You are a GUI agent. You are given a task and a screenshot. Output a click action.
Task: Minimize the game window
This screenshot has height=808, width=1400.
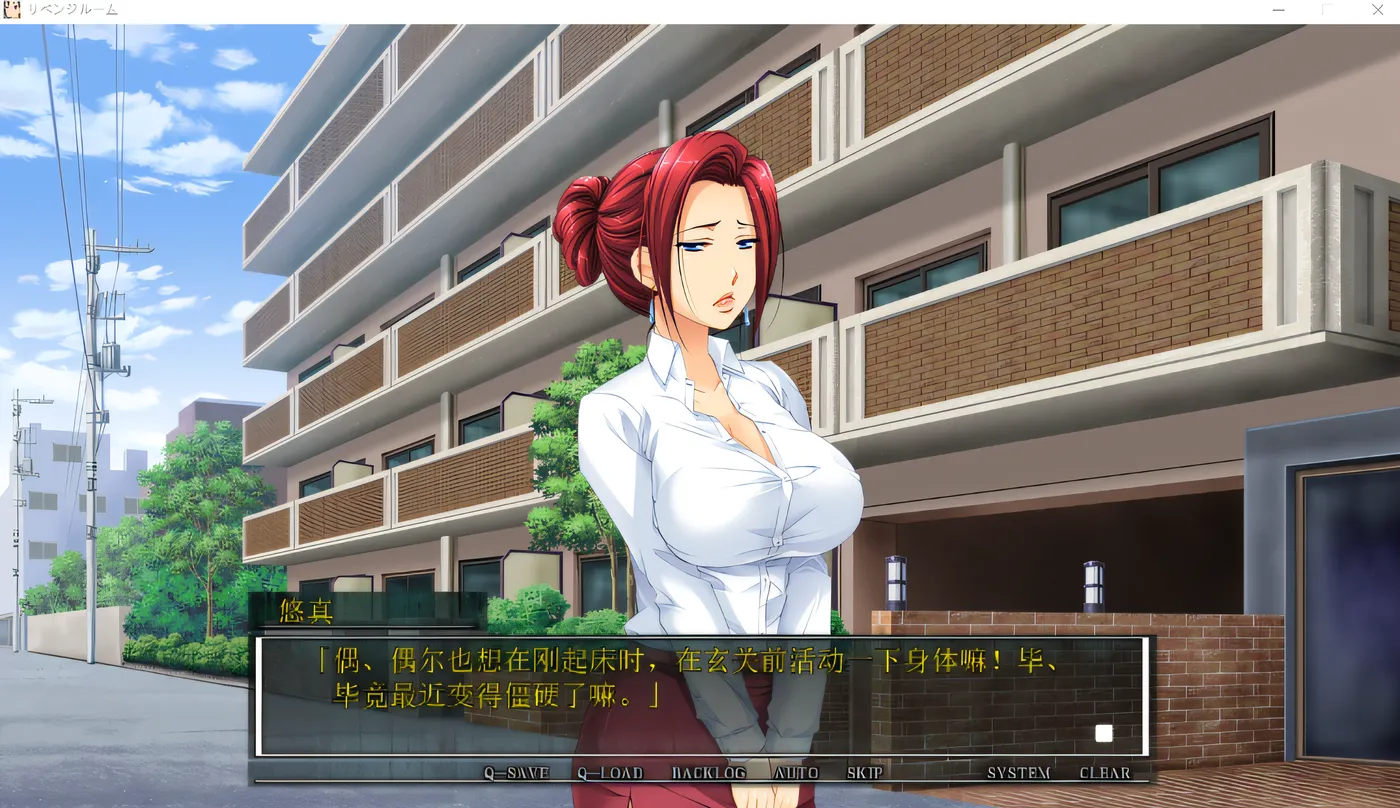(x=1279, y=10)
